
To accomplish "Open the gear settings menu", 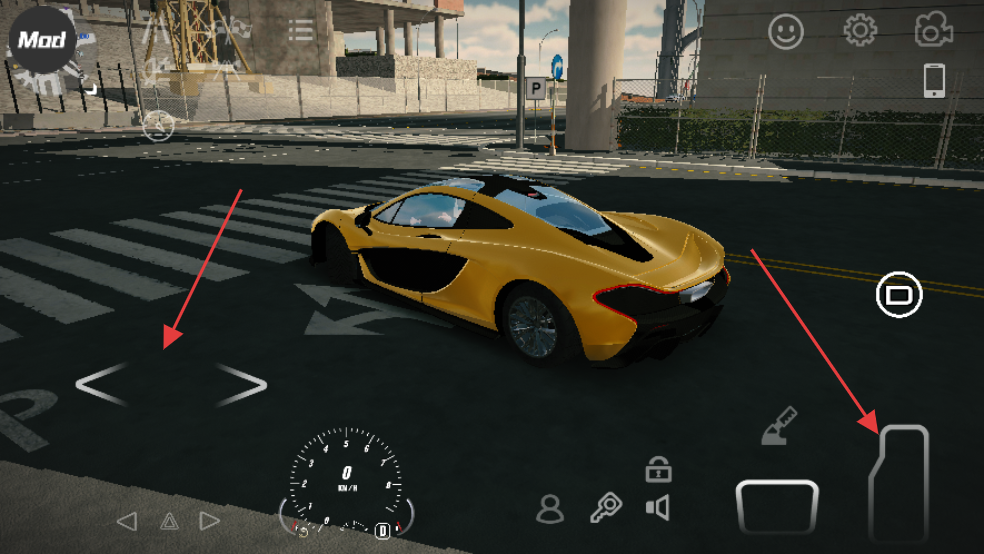I will (x=860, y=31).
